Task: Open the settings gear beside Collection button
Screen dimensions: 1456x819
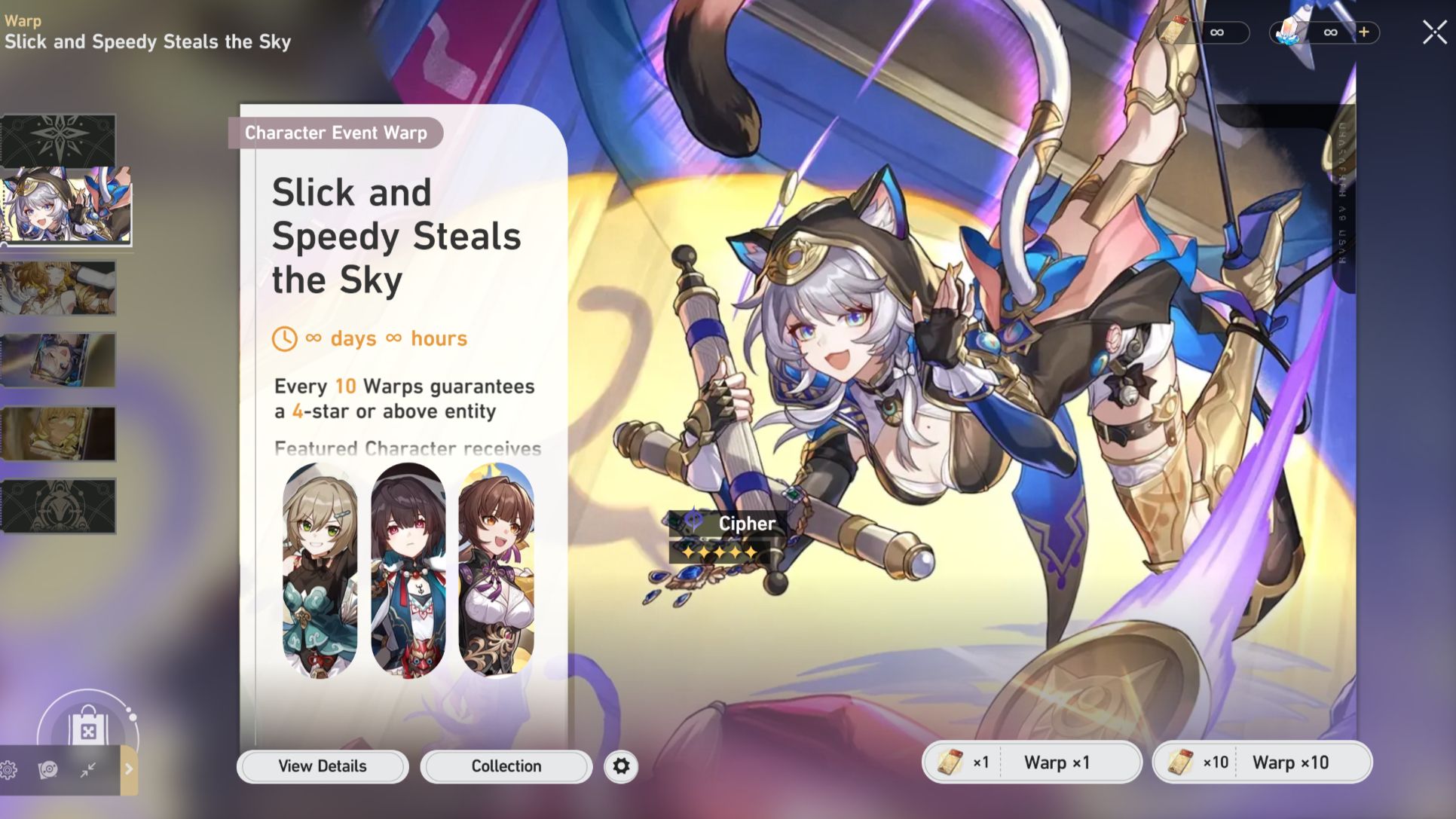Action: coord(619,766)
